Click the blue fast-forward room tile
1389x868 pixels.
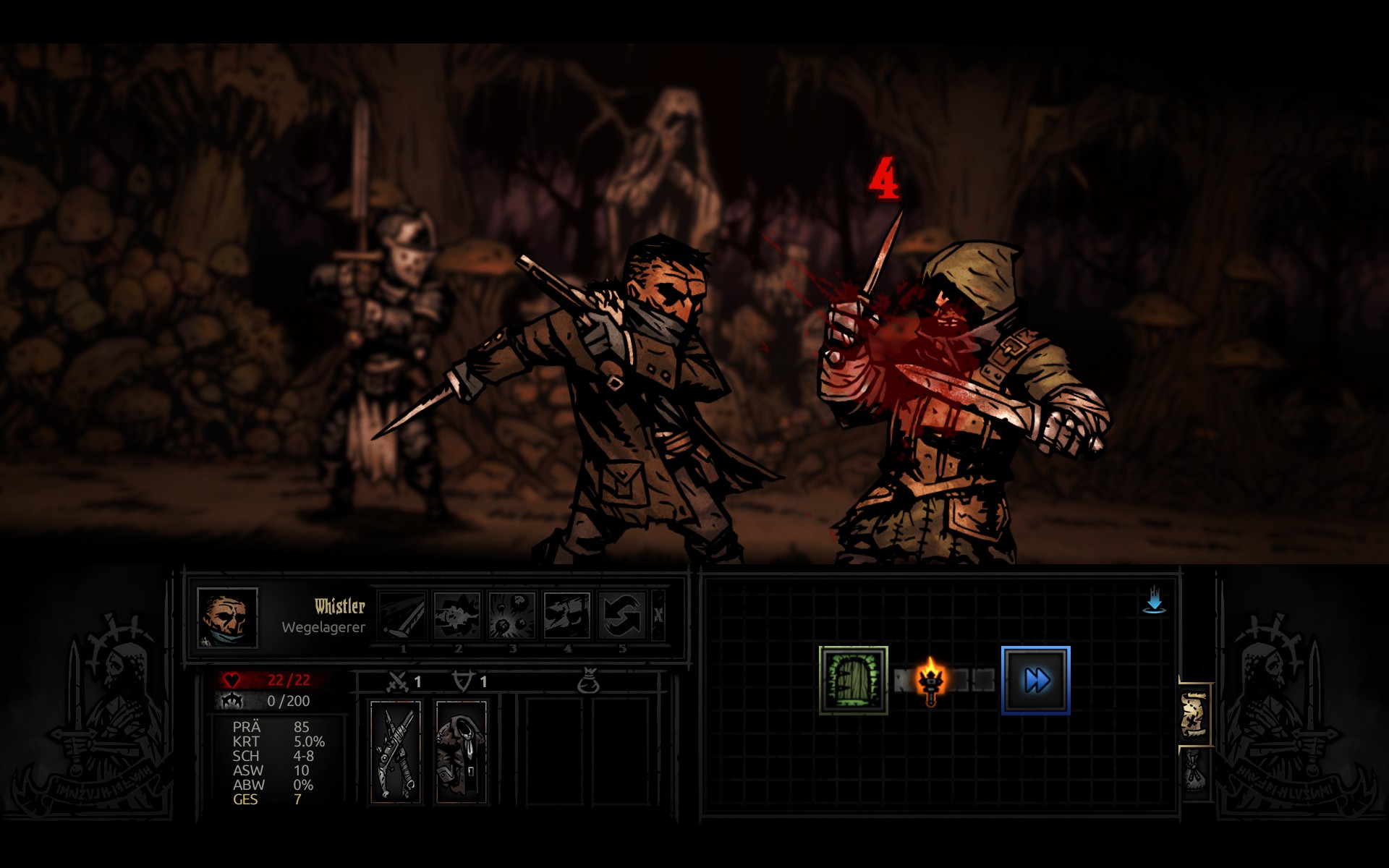(x=1035, y=680)
